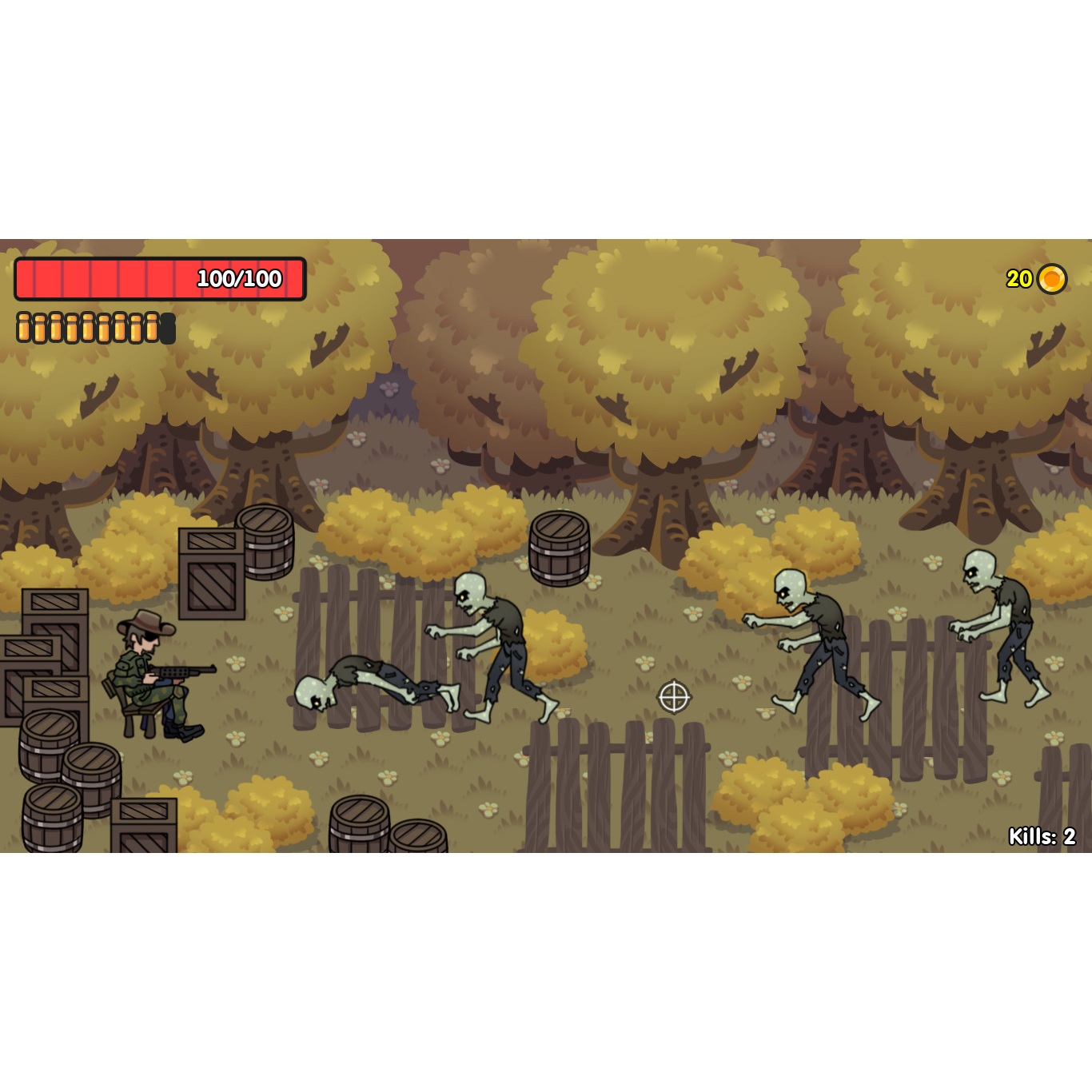Click the Kills: 2 counter text

(1041, 837)
